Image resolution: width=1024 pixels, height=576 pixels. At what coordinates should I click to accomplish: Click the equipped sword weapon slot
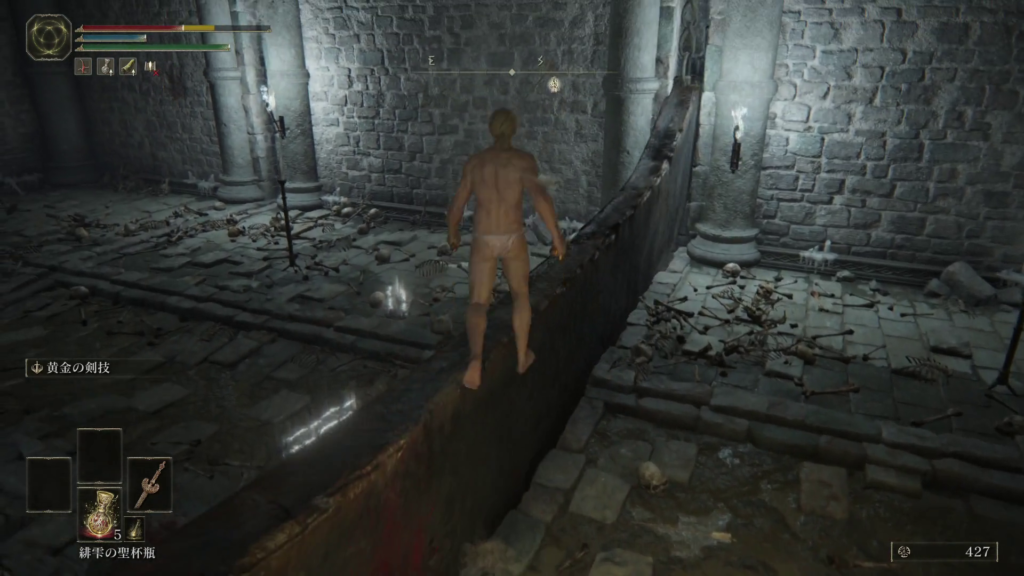pos(149,484)
